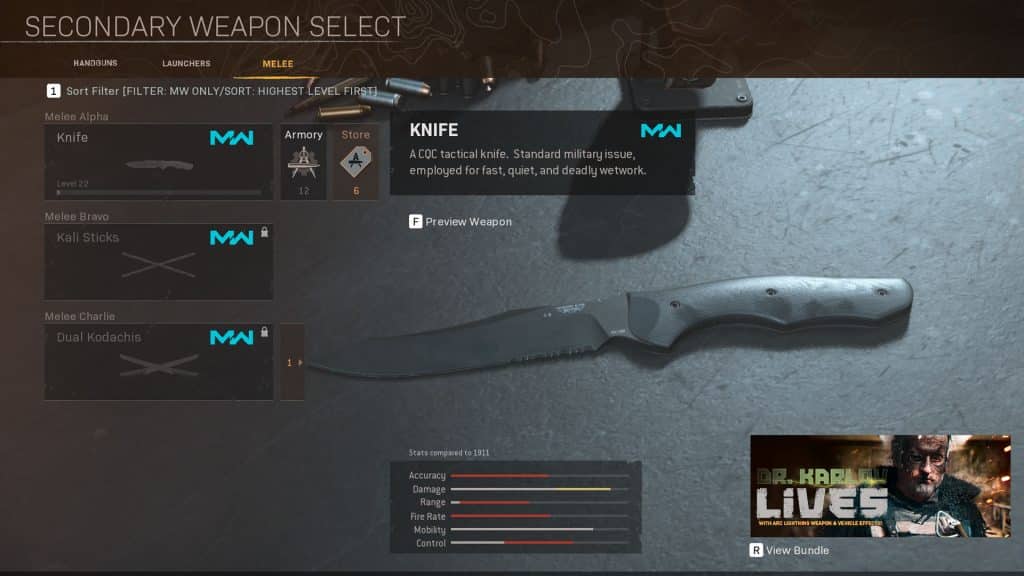Open the Sort Filter options
This screenshot has width=1024, height=576.
[x=212, y=91]
